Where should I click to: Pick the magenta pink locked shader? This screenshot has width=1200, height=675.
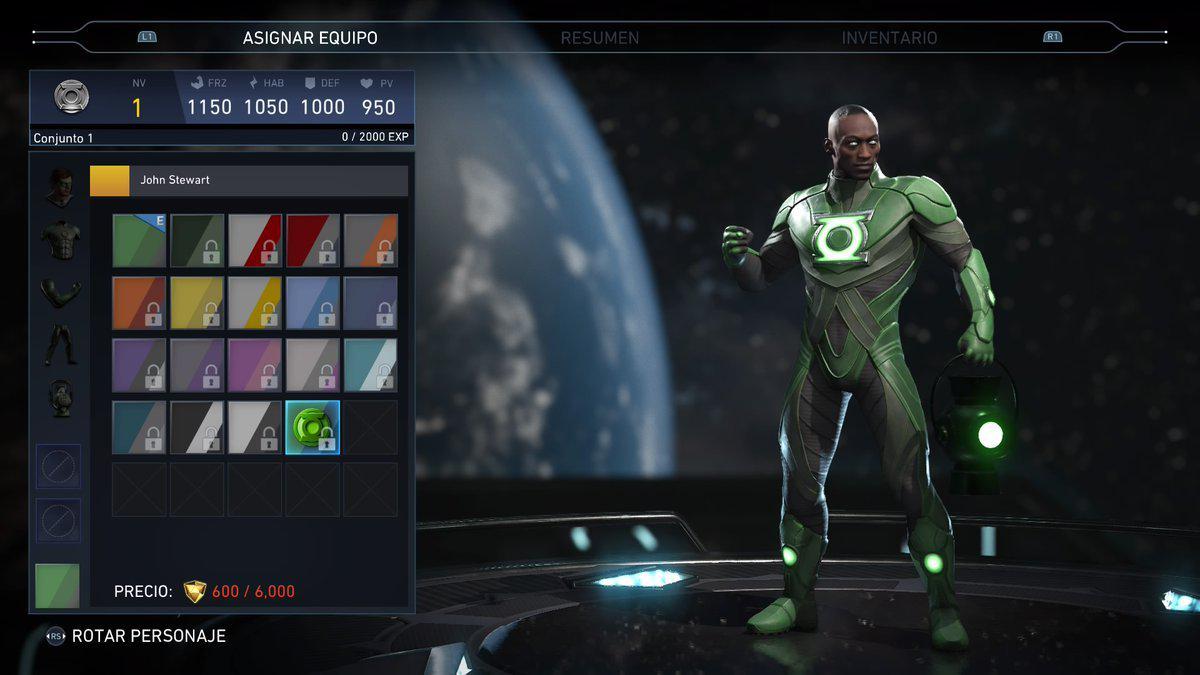pos(255,365)
